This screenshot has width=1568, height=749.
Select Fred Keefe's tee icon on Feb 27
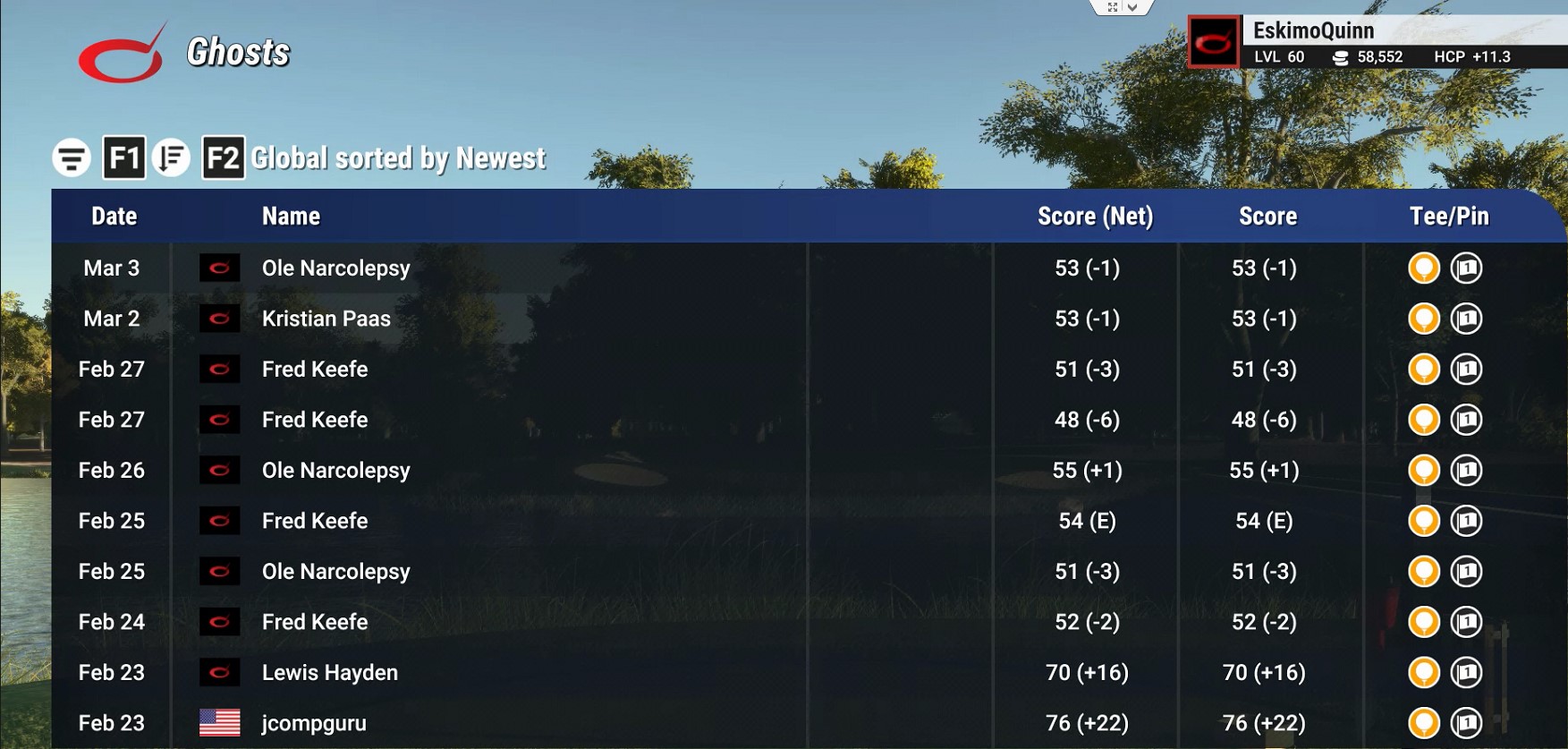1424,369
